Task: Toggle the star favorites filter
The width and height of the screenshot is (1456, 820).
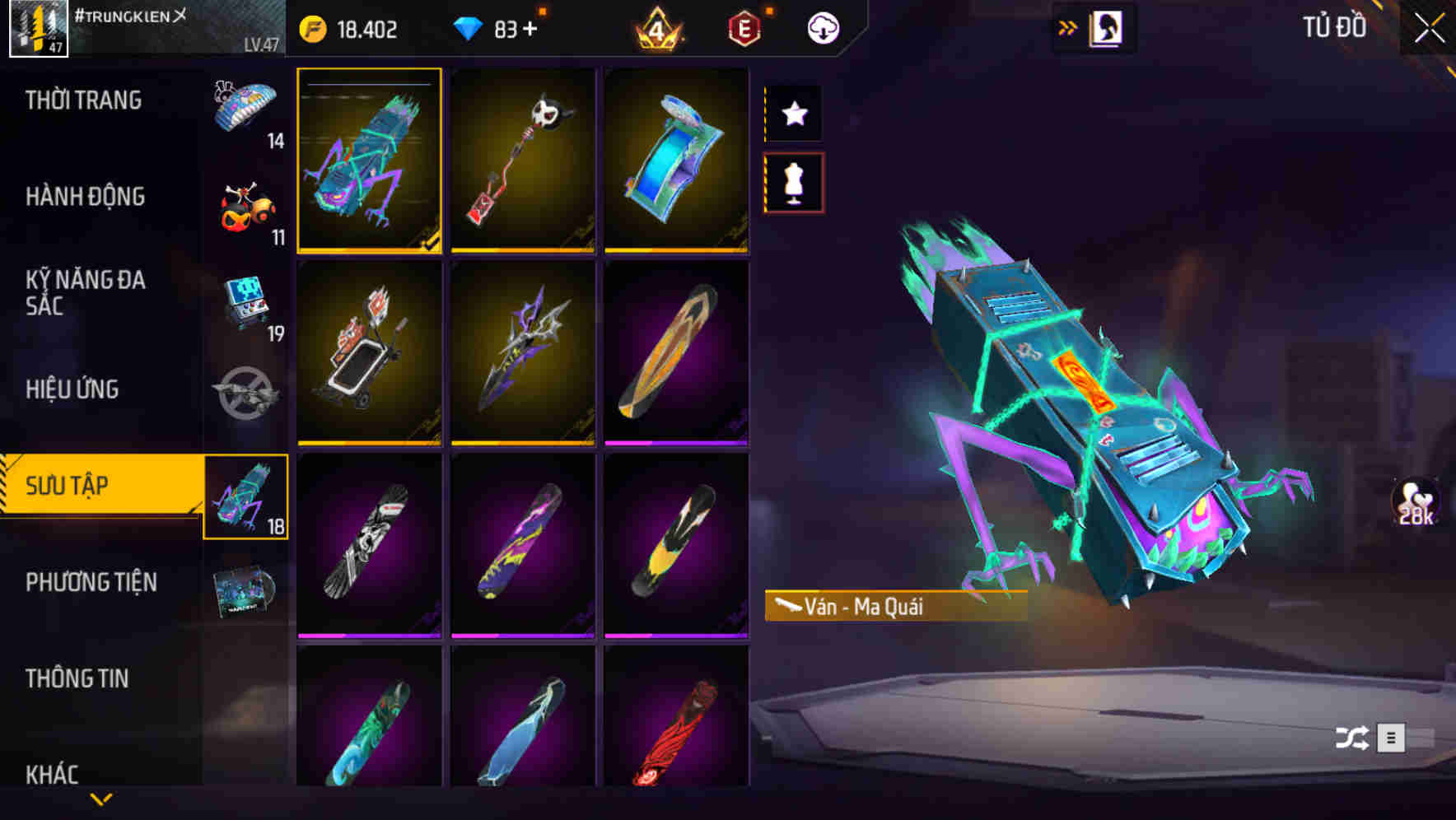Action: pos(793,114)
